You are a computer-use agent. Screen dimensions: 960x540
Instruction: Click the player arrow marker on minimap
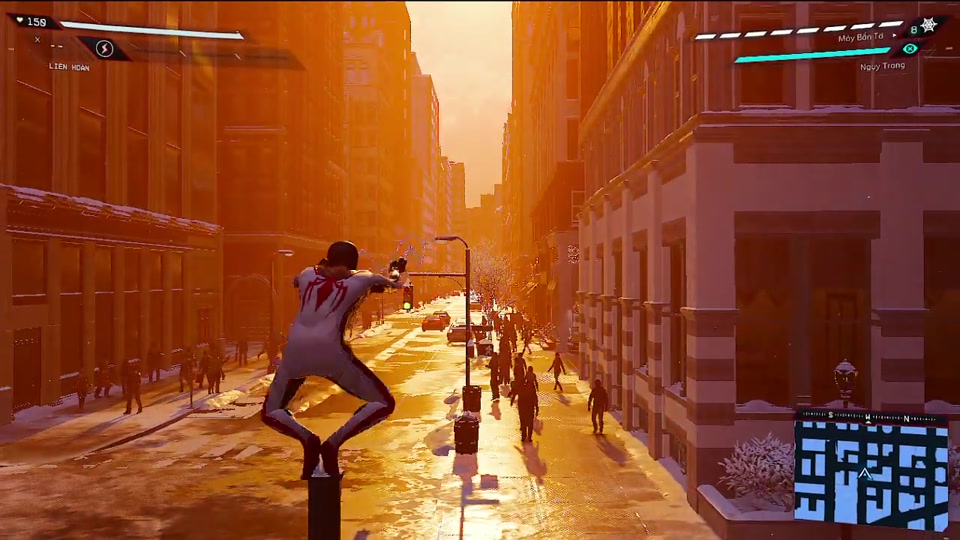click(865, 473)
